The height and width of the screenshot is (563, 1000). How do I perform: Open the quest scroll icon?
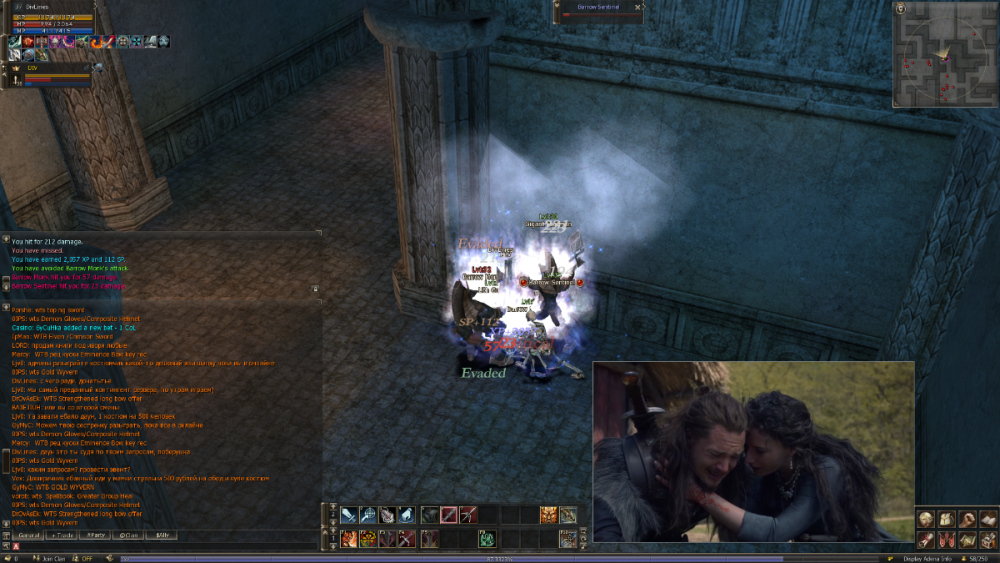[926, 540]
